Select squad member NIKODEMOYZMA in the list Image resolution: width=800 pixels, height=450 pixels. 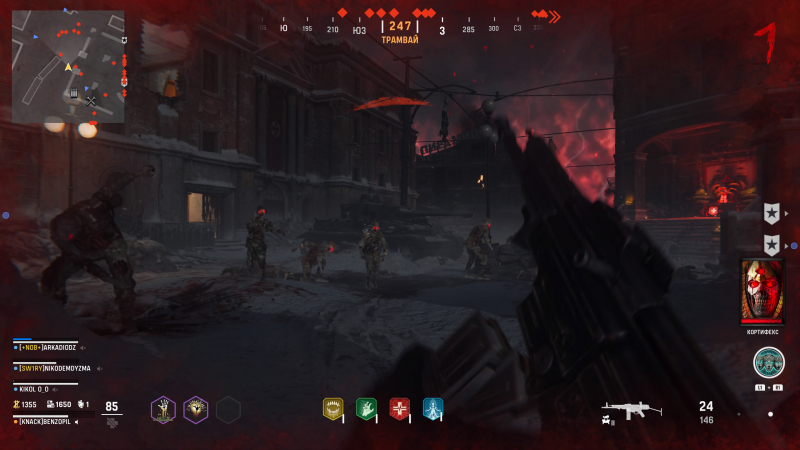[x=58, y=368]
